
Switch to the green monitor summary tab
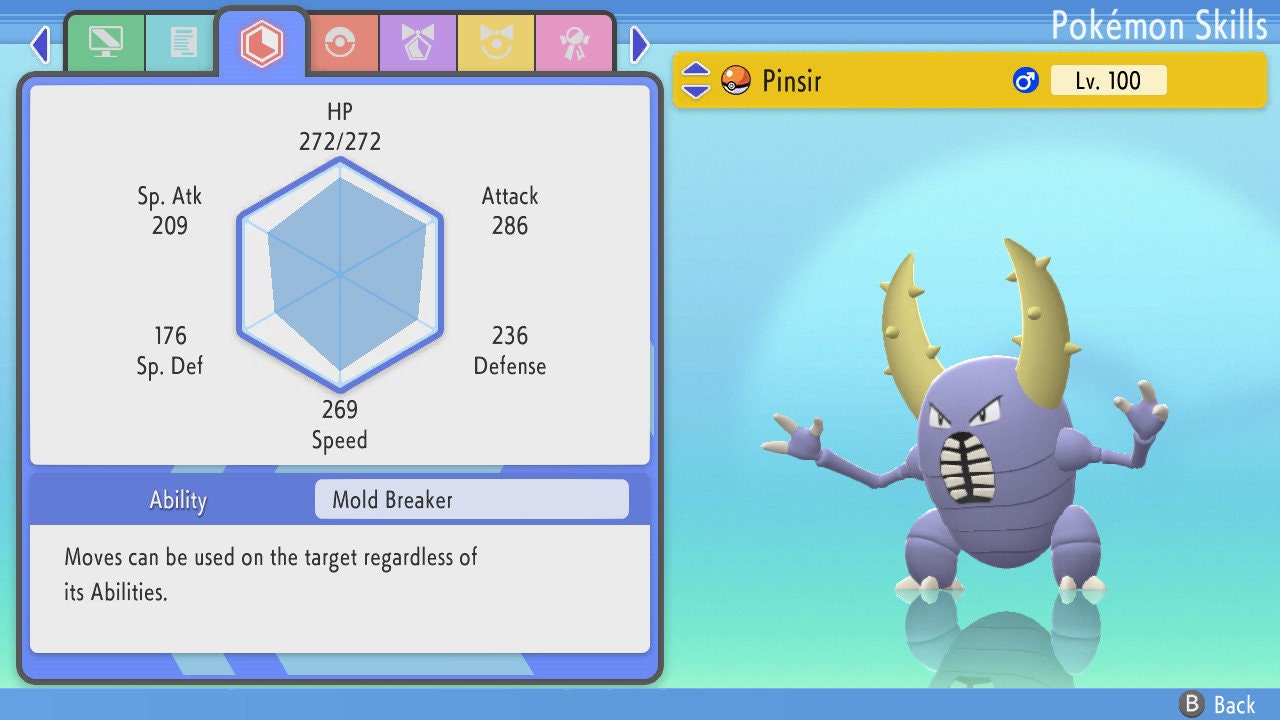106,42
